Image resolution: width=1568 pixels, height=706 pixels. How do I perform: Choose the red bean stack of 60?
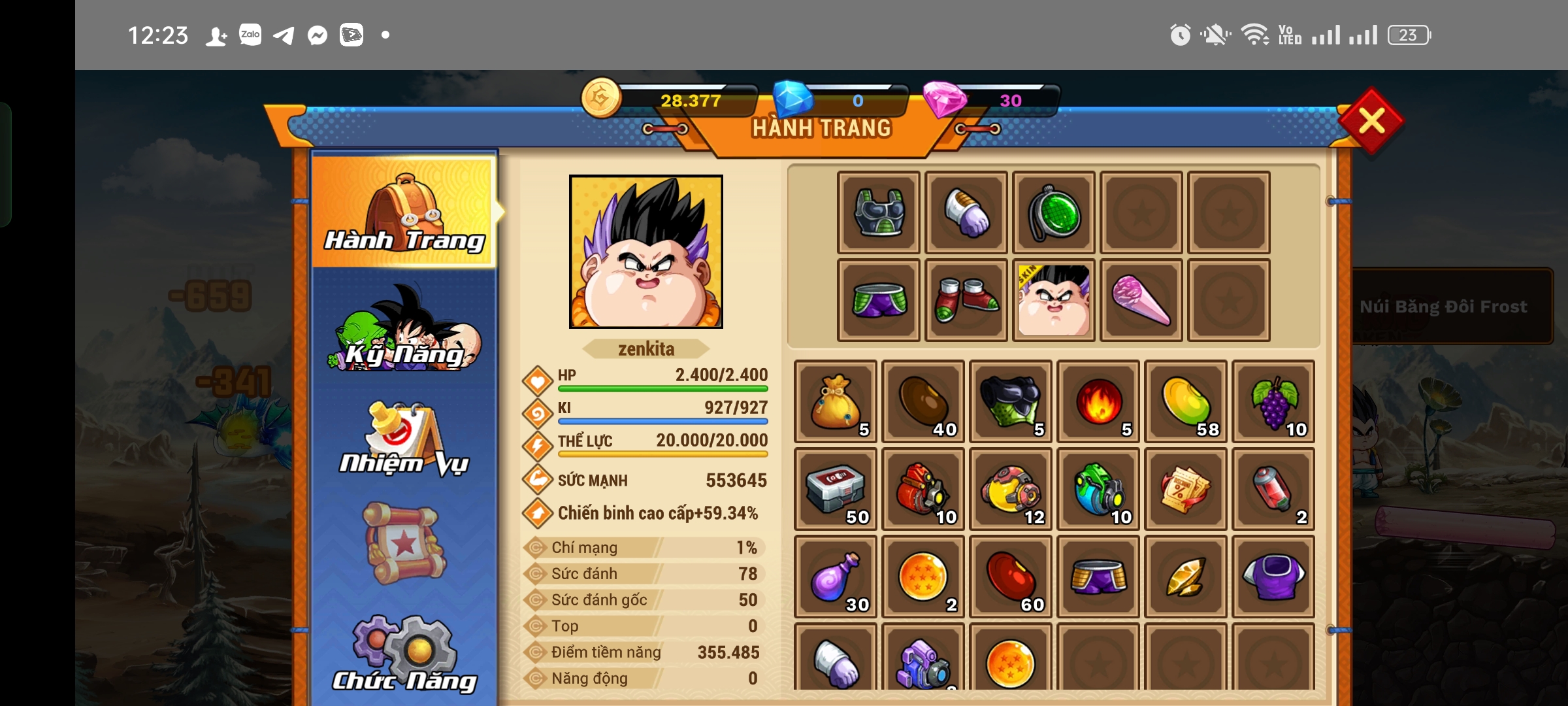[x=1011, y=577]
